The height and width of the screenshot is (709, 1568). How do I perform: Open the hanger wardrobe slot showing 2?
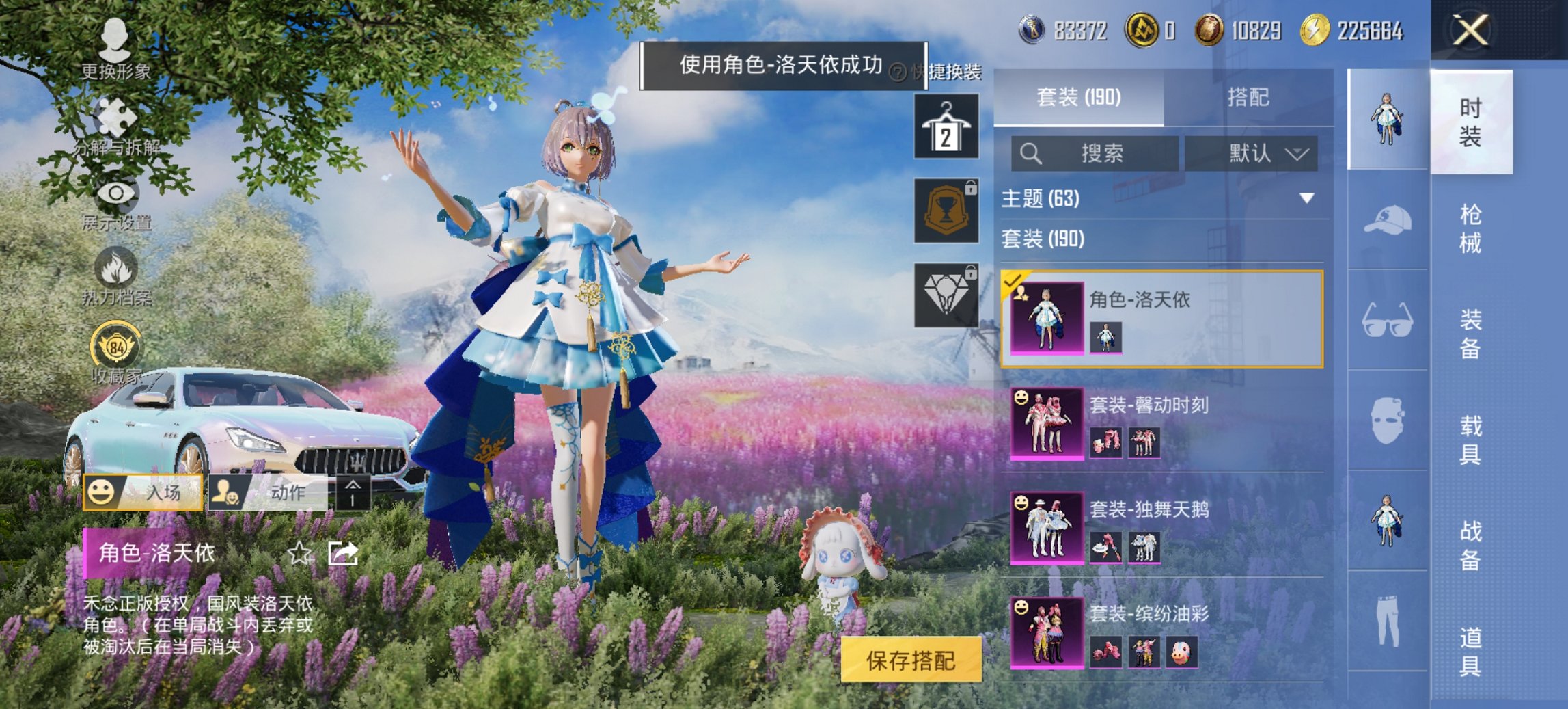949,127
